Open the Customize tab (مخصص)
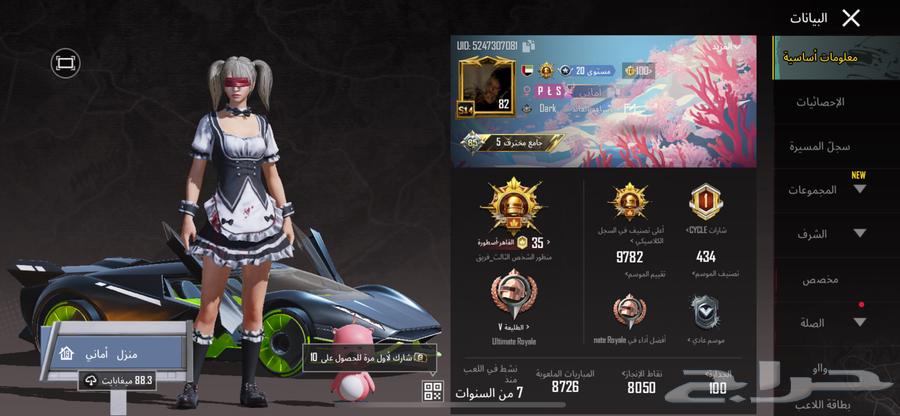The height and width of the screenshot is (416, 900). [x=825, y=279]
